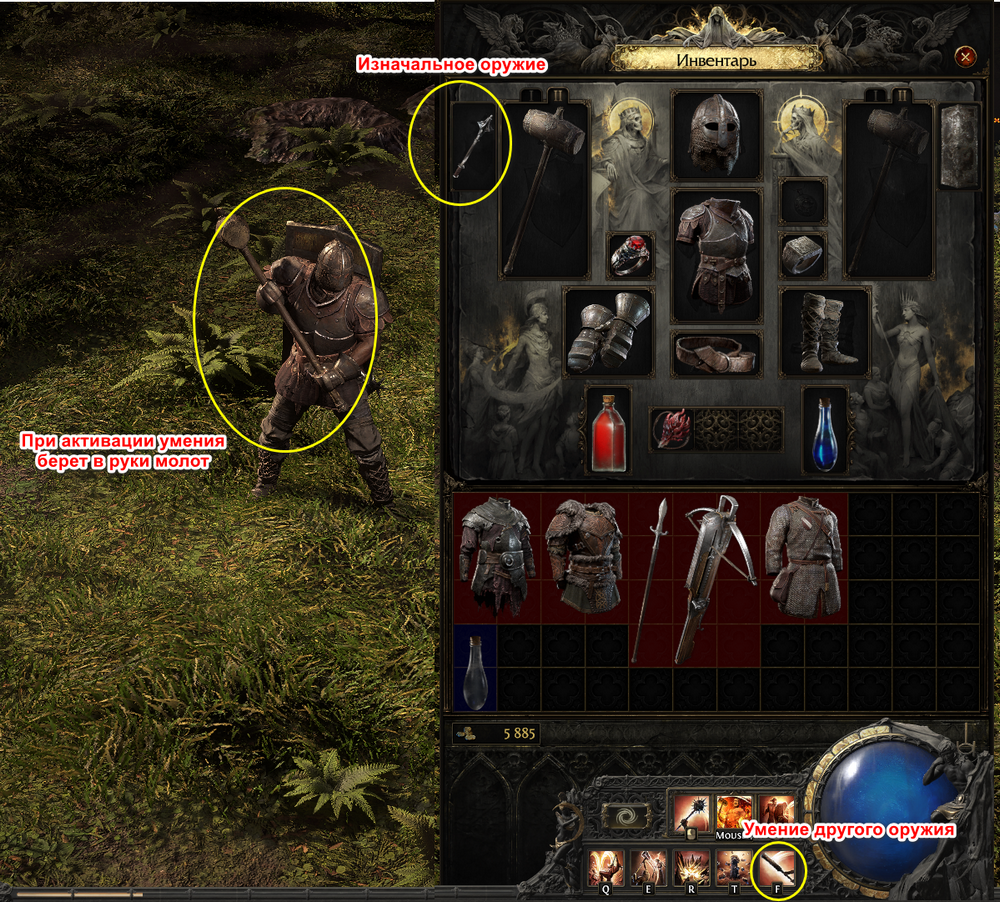Pick the ruby ring slot
Image resolution: width=1000 pixels, height=902 pixels.
[631, 257]
